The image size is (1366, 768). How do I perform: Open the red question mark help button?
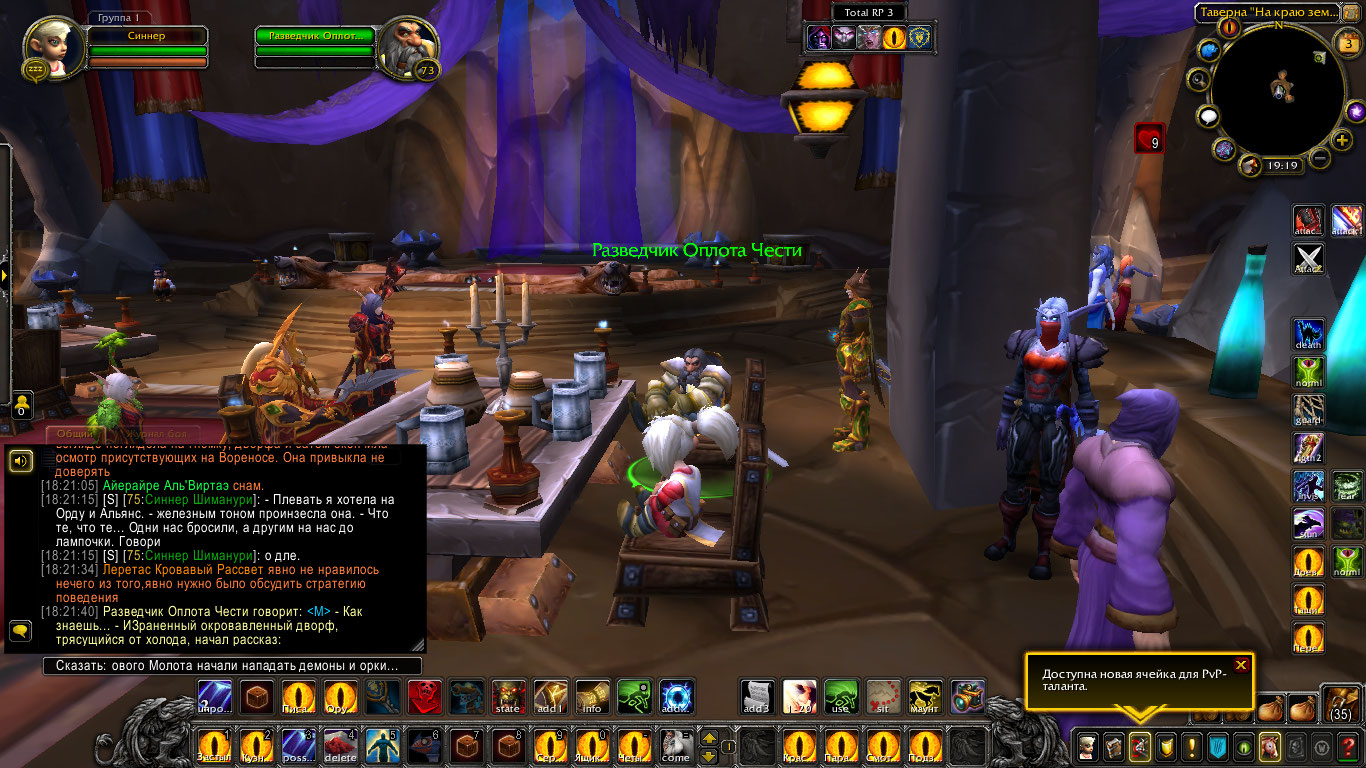click(1348, 746)
